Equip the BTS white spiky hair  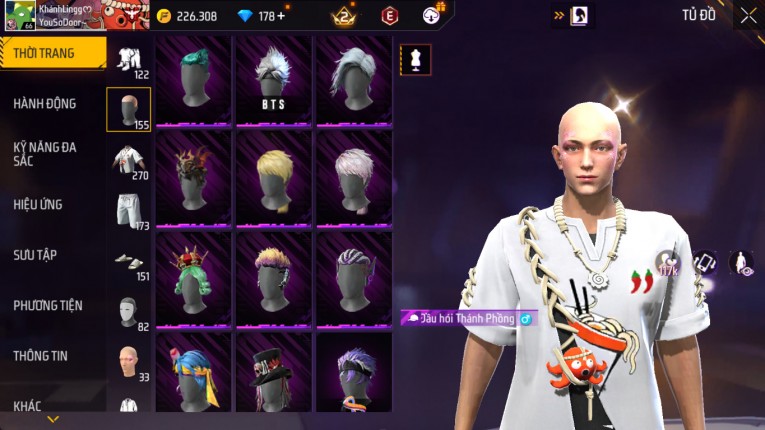[x=273, y=80]
